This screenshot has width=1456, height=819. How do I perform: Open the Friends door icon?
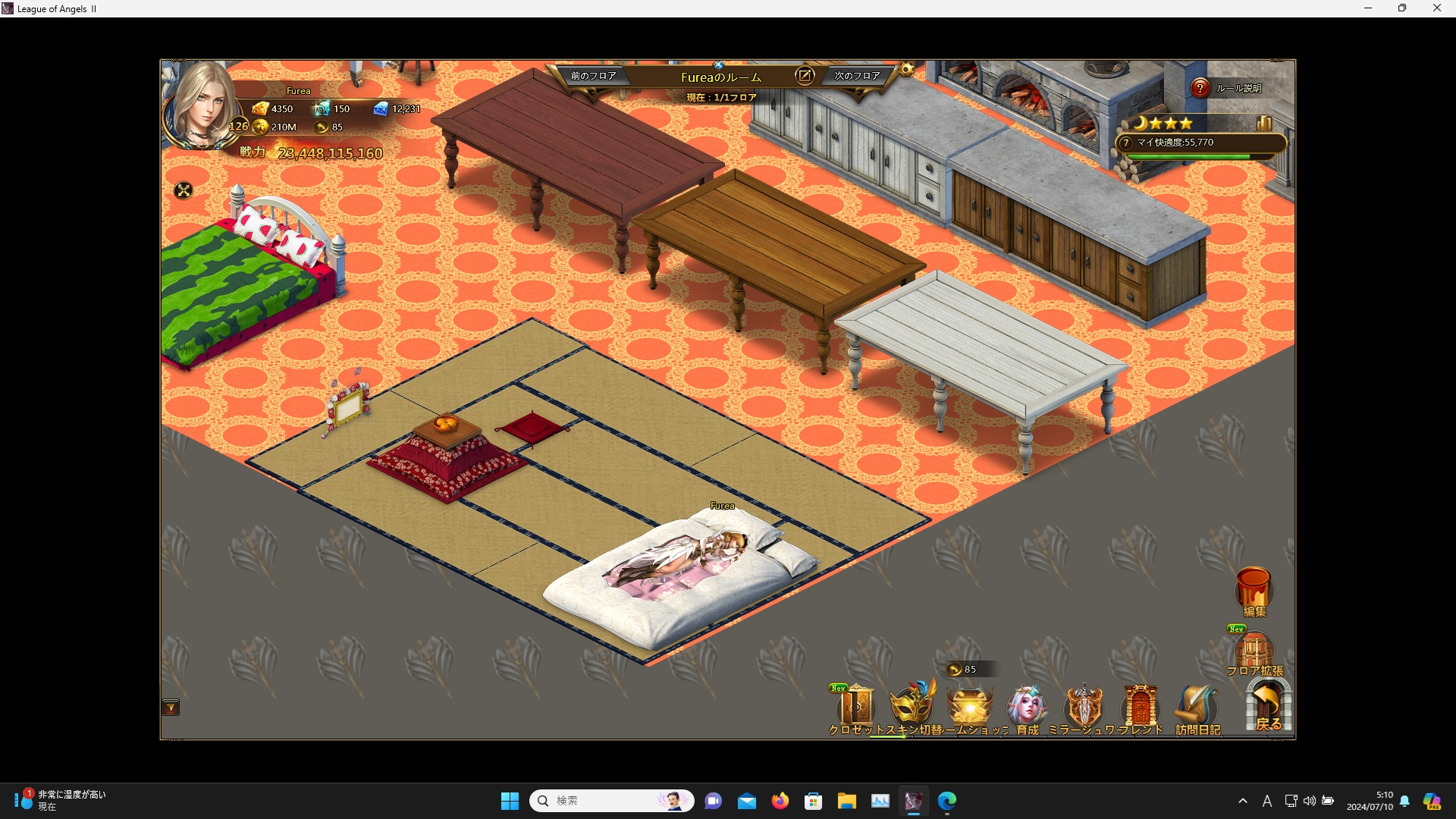tap(1140, 707)
